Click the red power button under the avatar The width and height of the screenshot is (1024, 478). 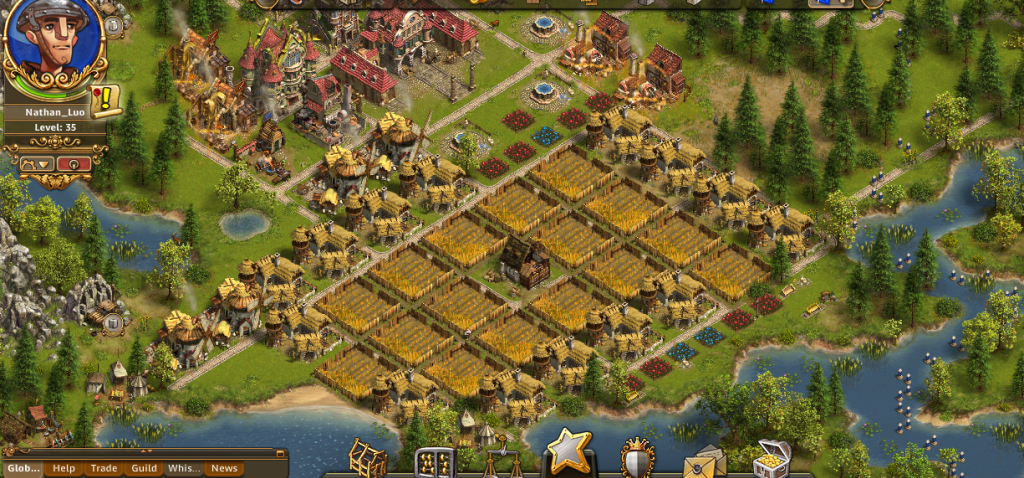74,164
